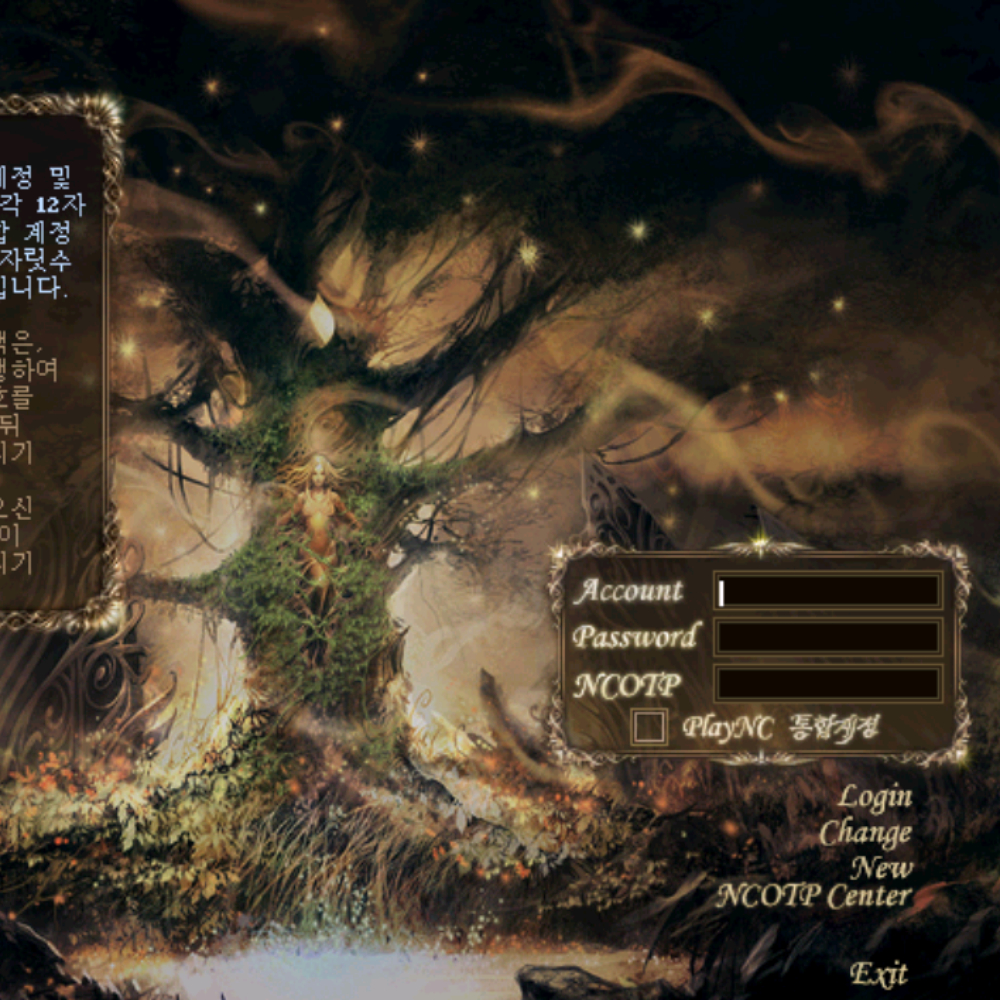Exit the game
Viewport: 1000px width, 1000px height.
coord(878,972)
